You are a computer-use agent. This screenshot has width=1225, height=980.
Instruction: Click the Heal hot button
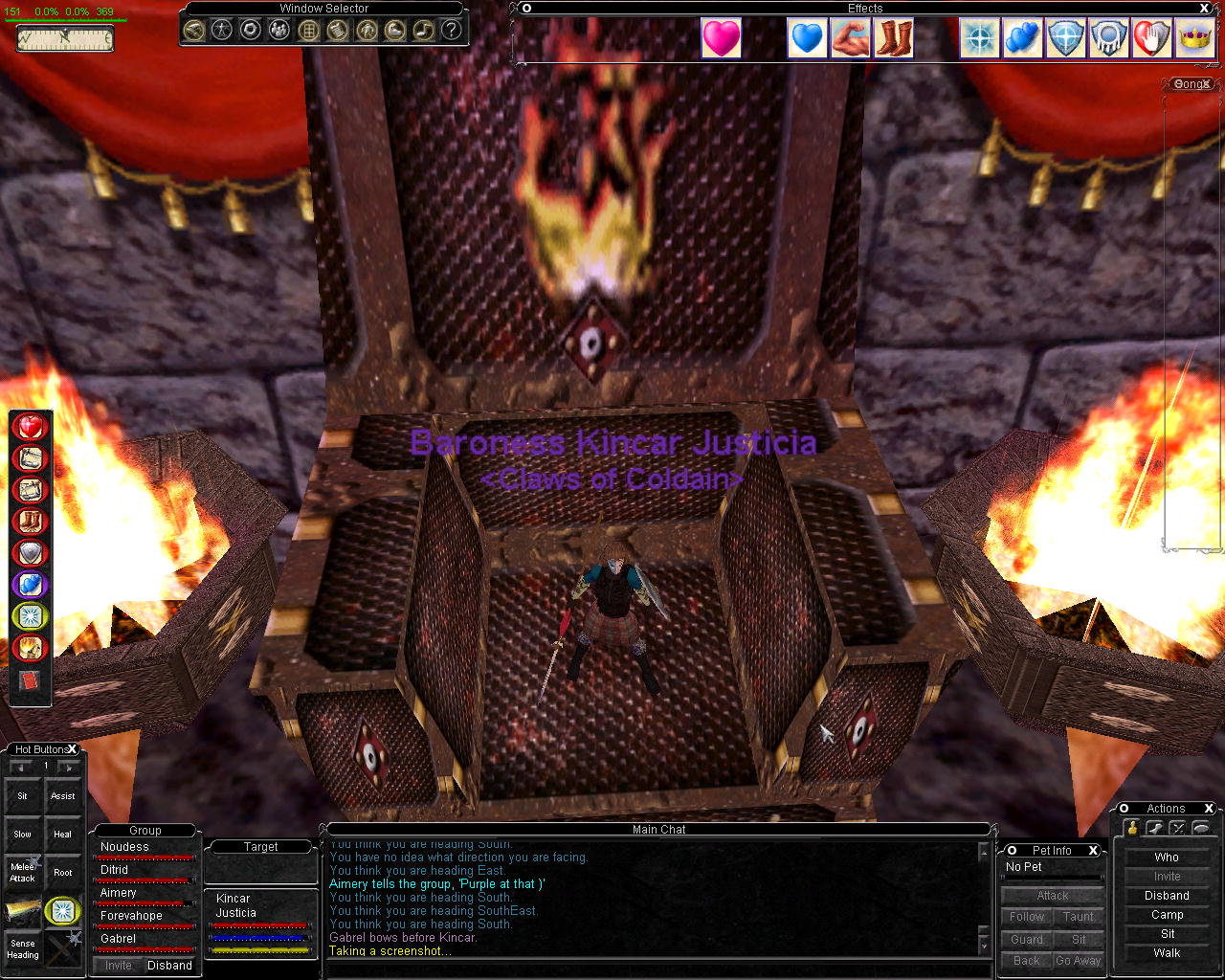62,834
